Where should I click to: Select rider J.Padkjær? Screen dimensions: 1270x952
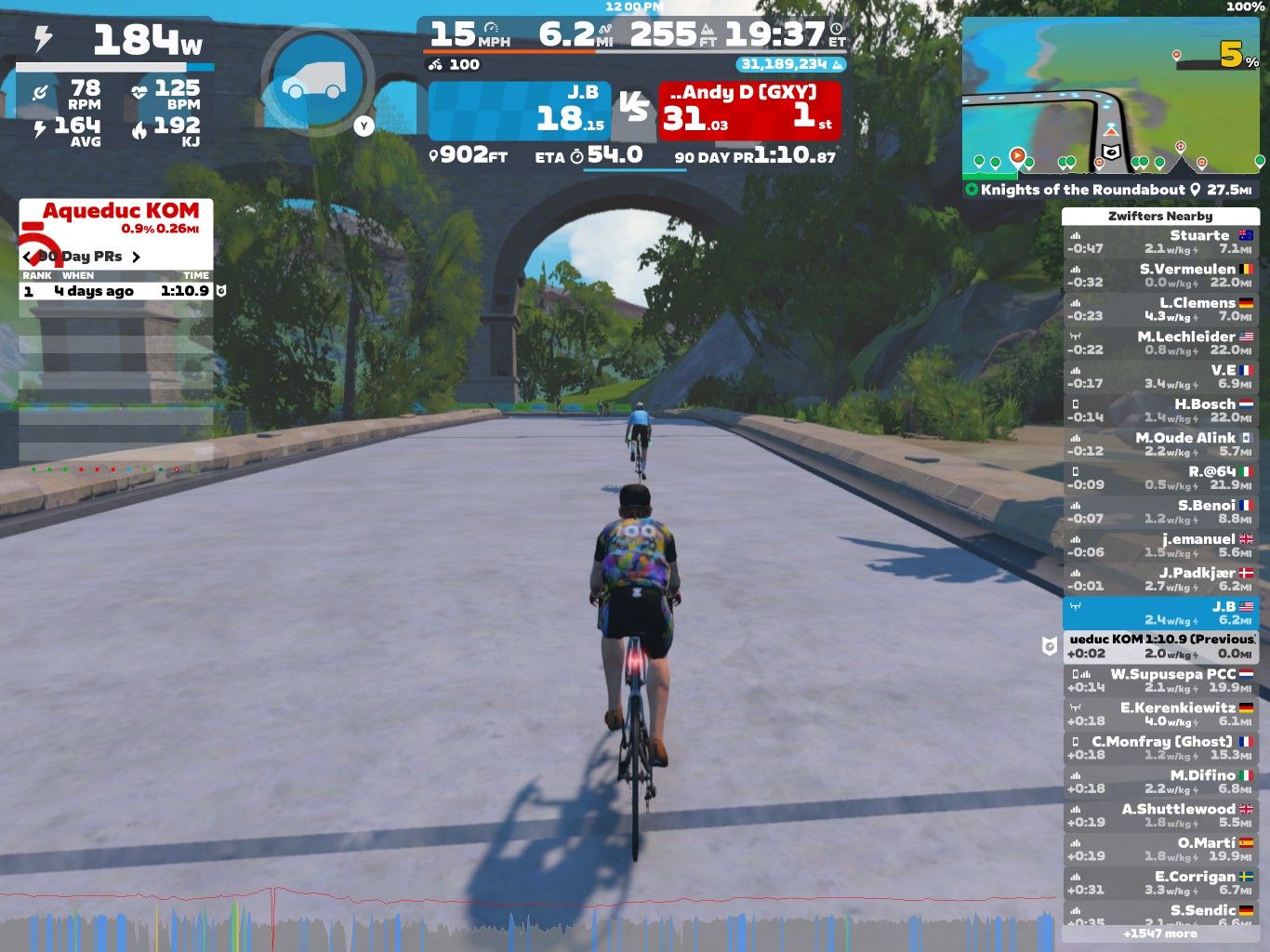1160,579
